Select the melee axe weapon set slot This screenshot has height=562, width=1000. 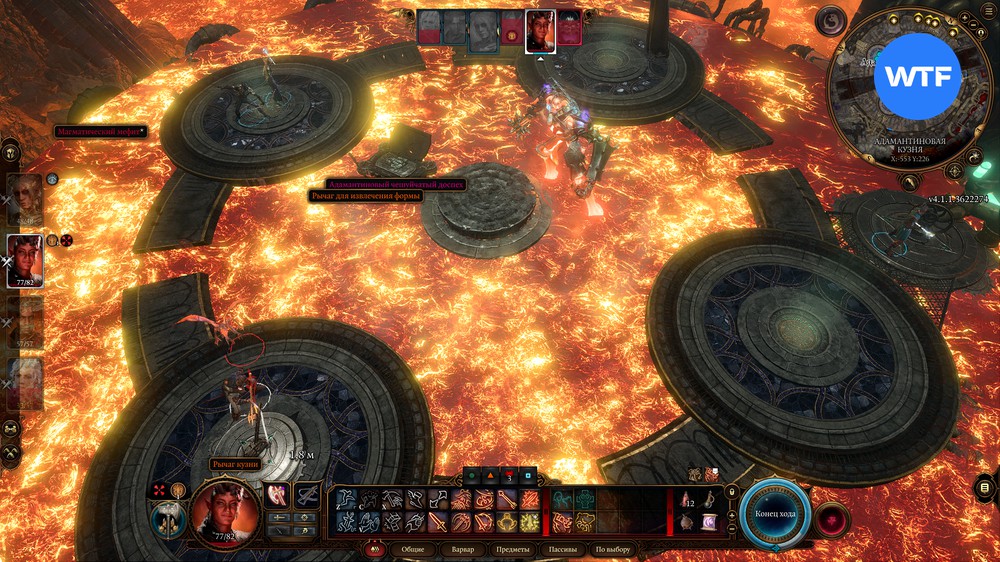[277, 494]
